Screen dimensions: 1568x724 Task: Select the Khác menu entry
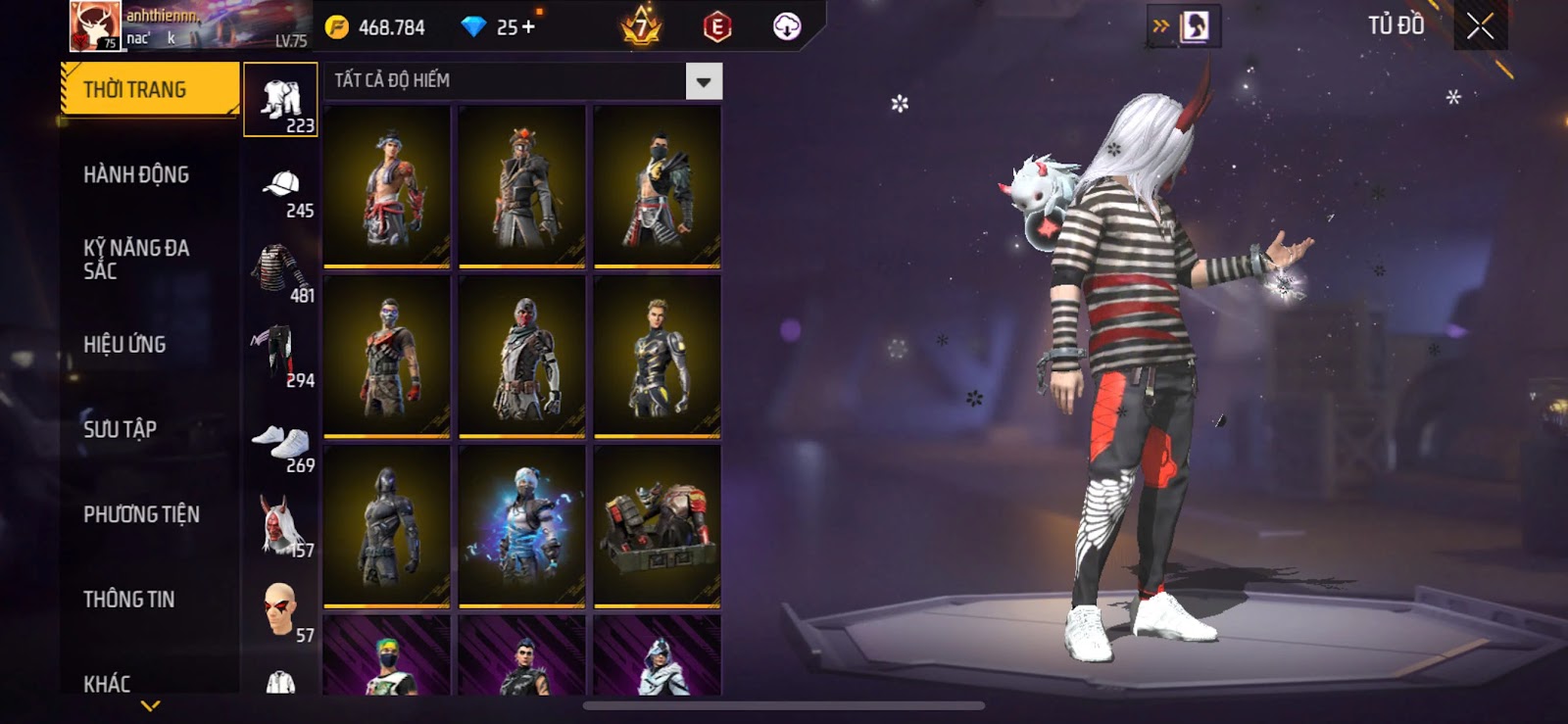pos(107,682)
